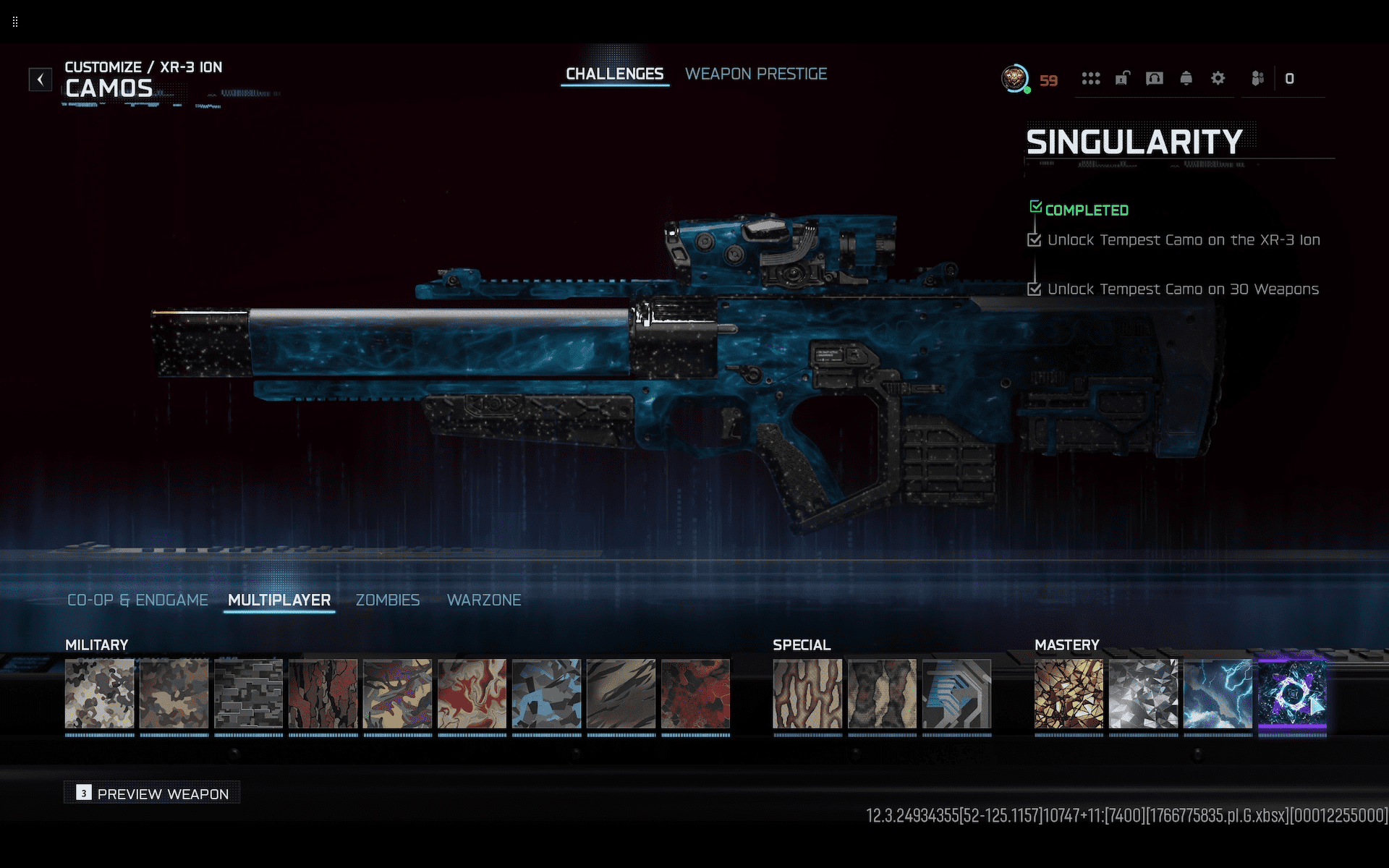This screenshot has height=868, width=1389.
Task: Switch to Zombies camos
Action: 387,600
